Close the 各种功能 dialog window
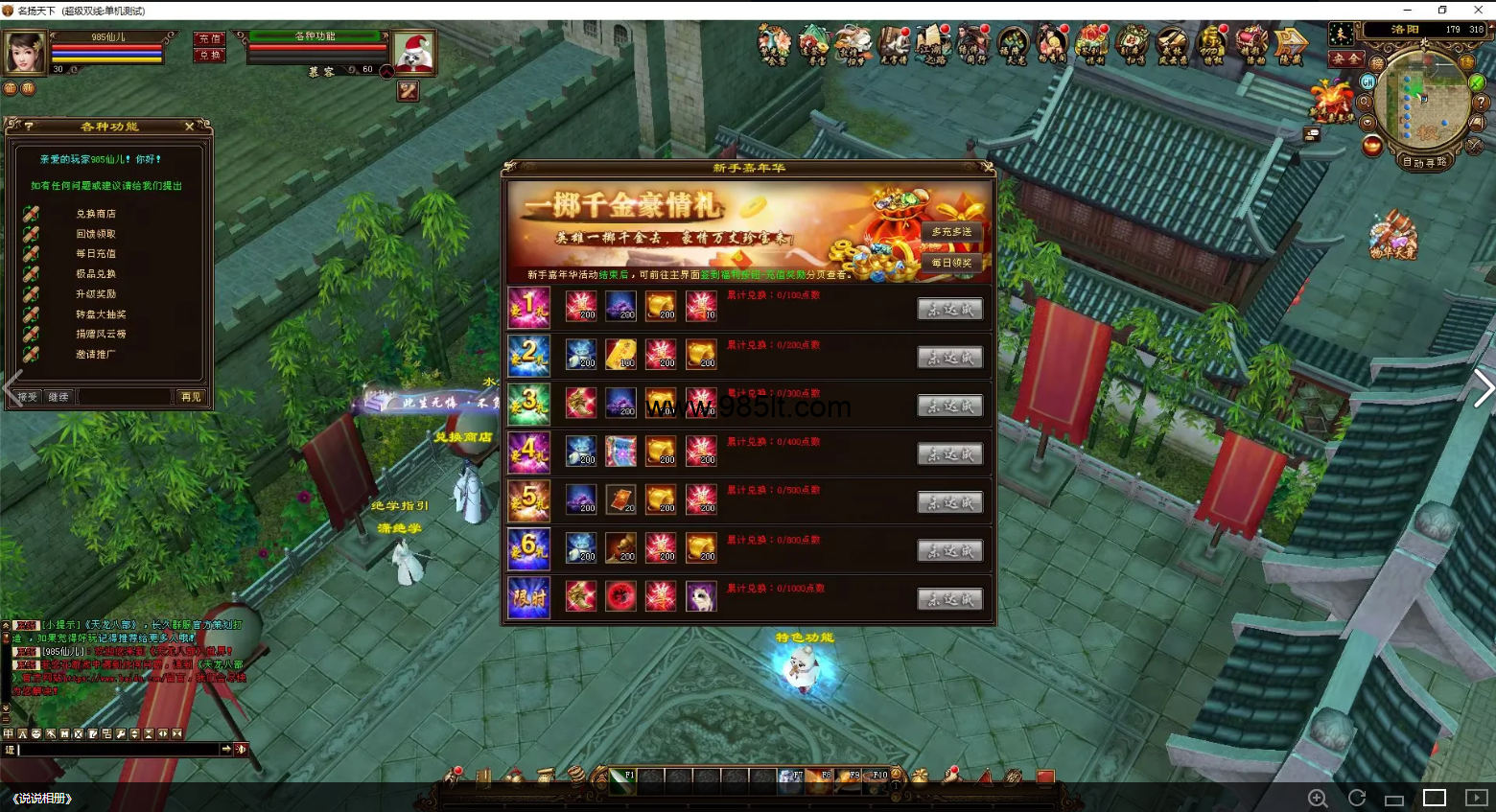 (190, 127)
